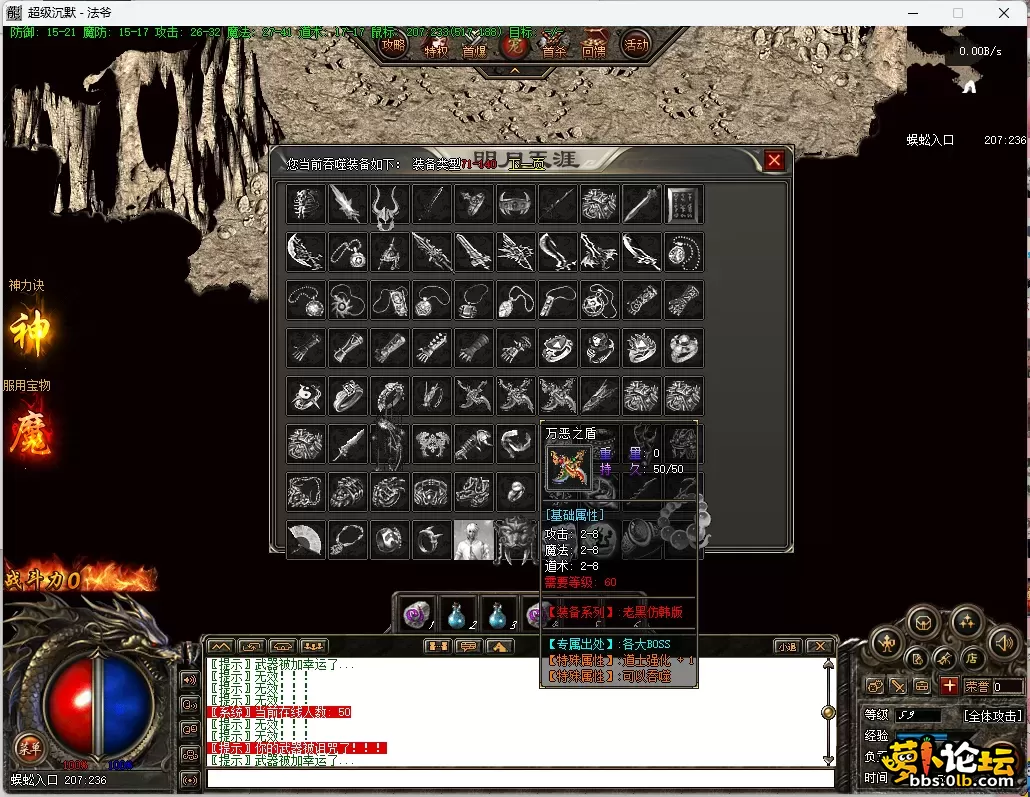This screenshot has height=797, width=1030.
Task: Open the 特权 privilege menu
Action: (436, 48)
